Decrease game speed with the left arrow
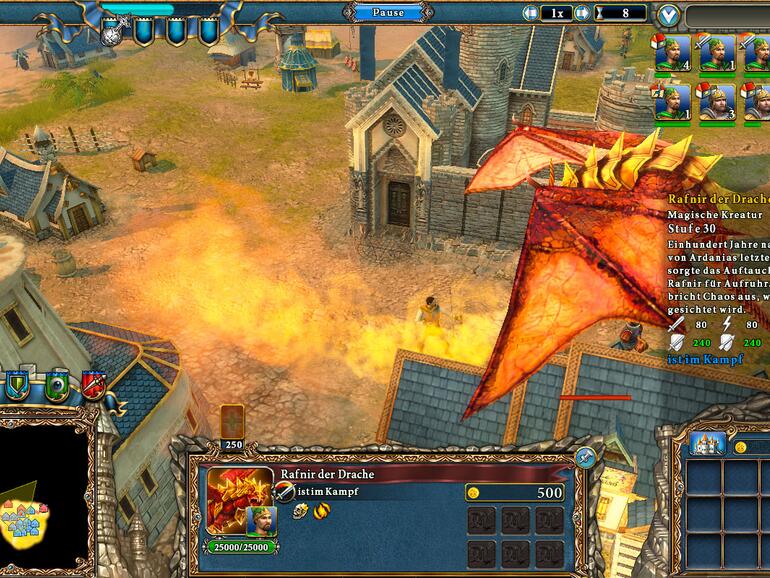770x578 pixels. [x=531, y=13]
